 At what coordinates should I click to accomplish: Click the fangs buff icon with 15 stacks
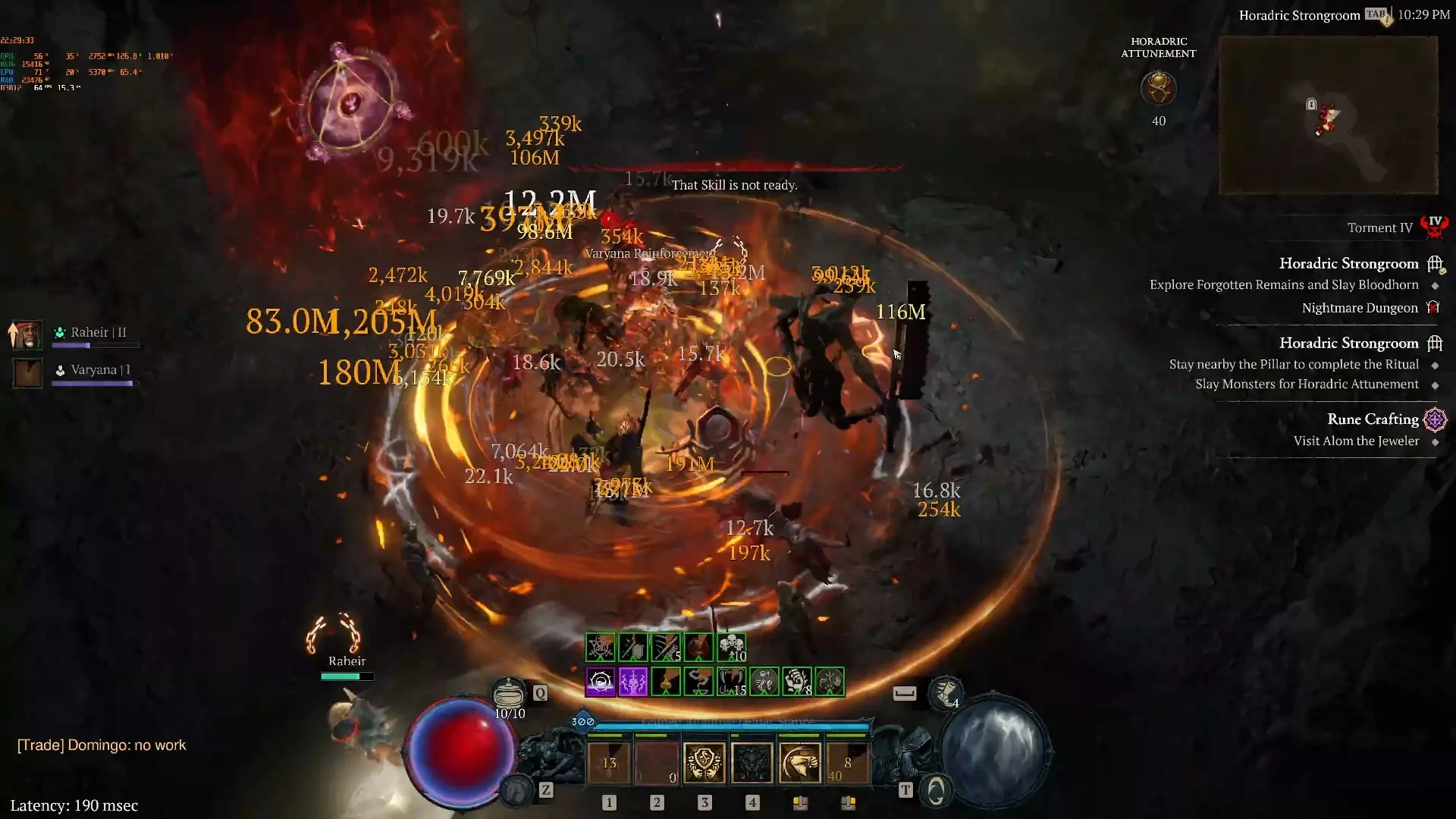tap(731, 682)
